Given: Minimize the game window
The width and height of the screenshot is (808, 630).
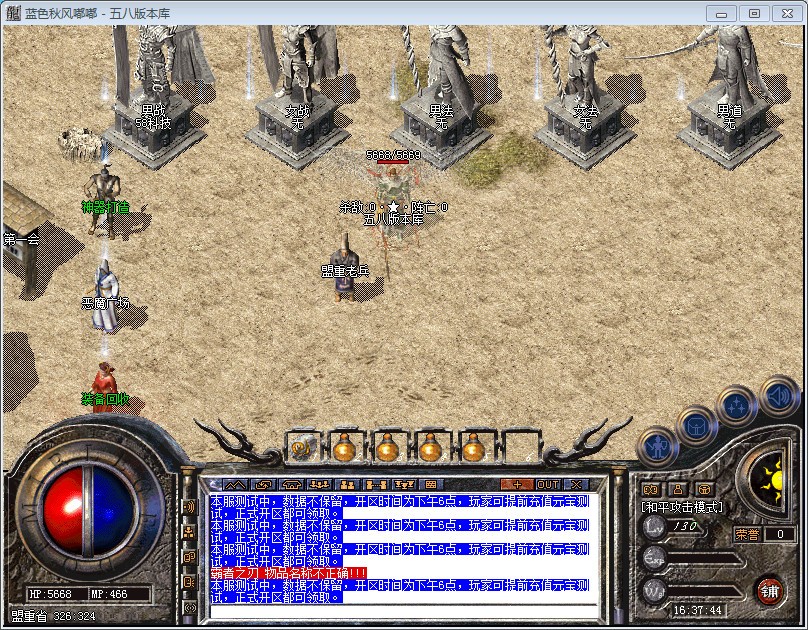Looking at the screenshot, I should tap(723, 13).
